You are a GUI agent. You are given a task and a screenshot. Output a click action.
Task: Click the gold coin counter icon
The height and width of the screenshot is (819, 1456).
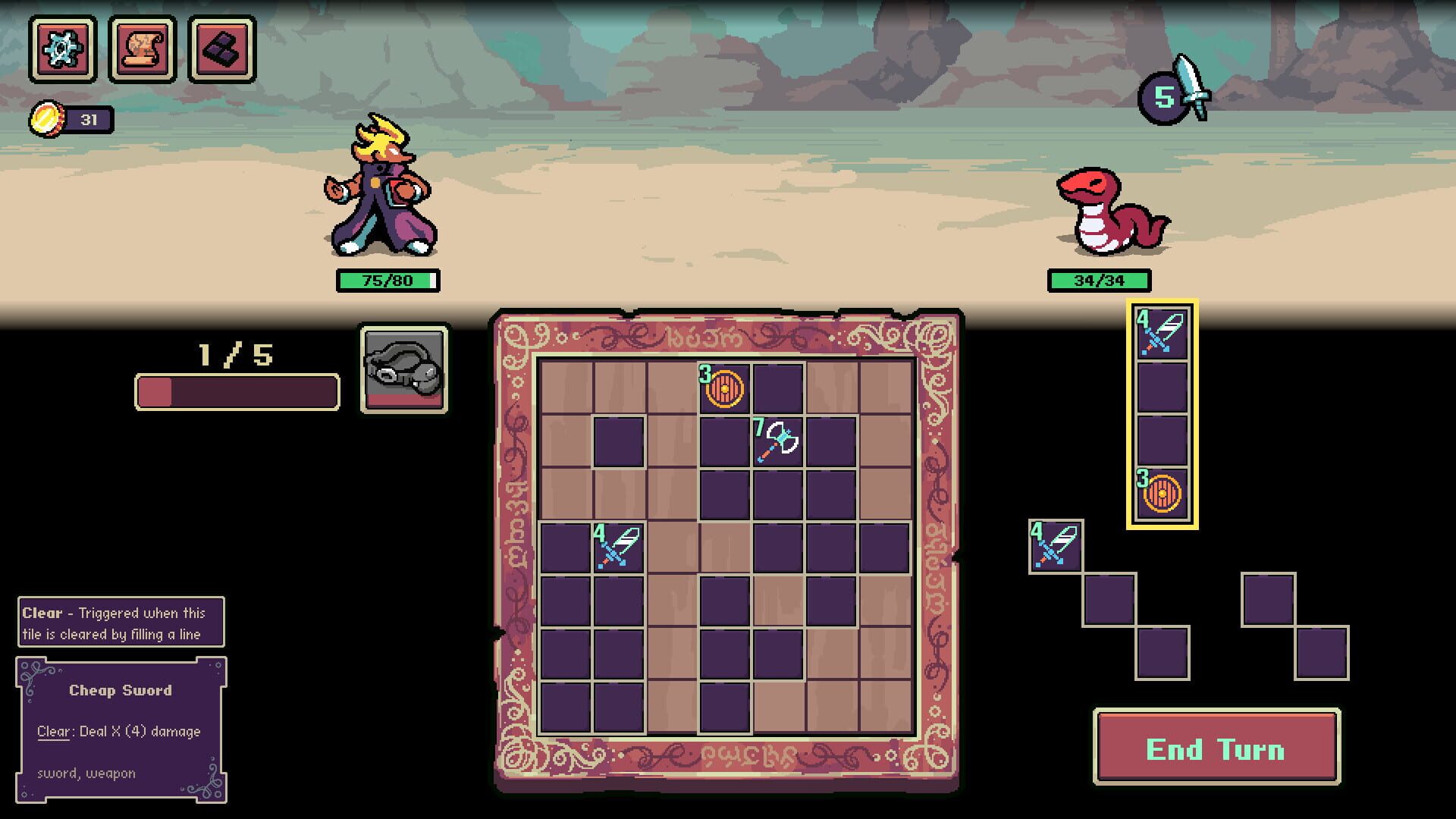(x=47, y=118)
